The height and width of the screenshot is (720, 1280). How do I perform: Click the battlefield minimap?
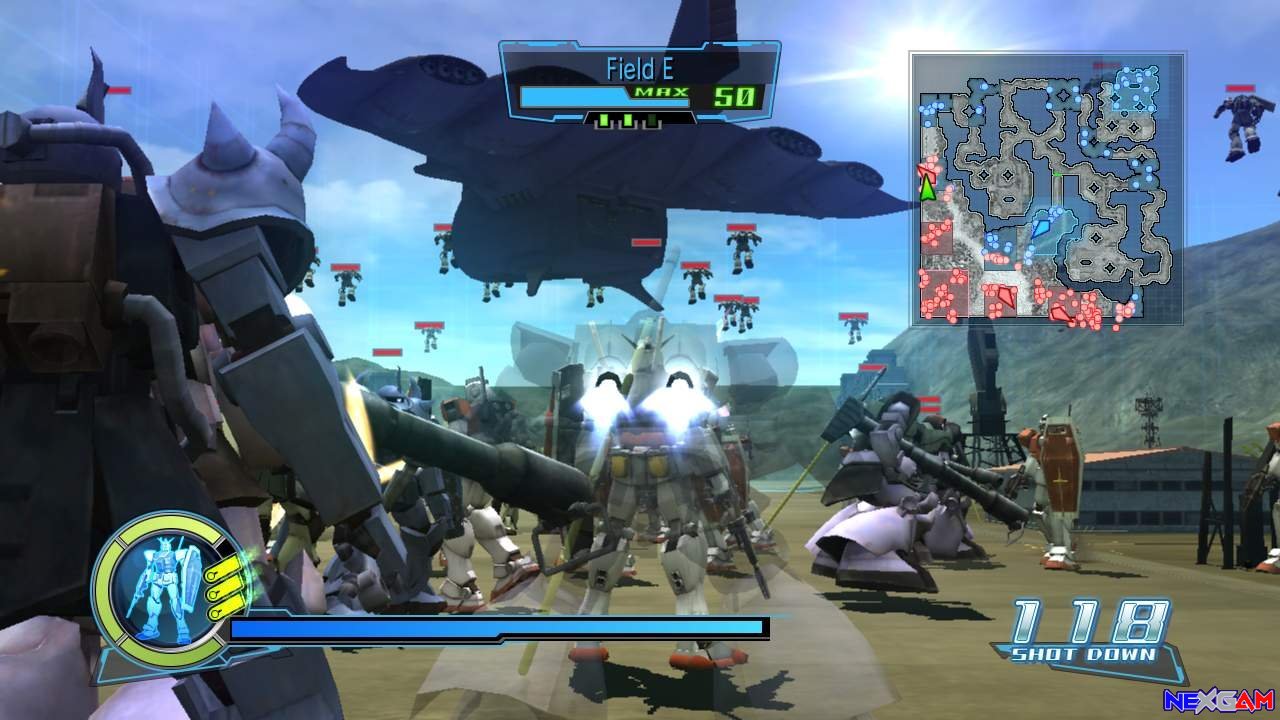coord(1047,189)
